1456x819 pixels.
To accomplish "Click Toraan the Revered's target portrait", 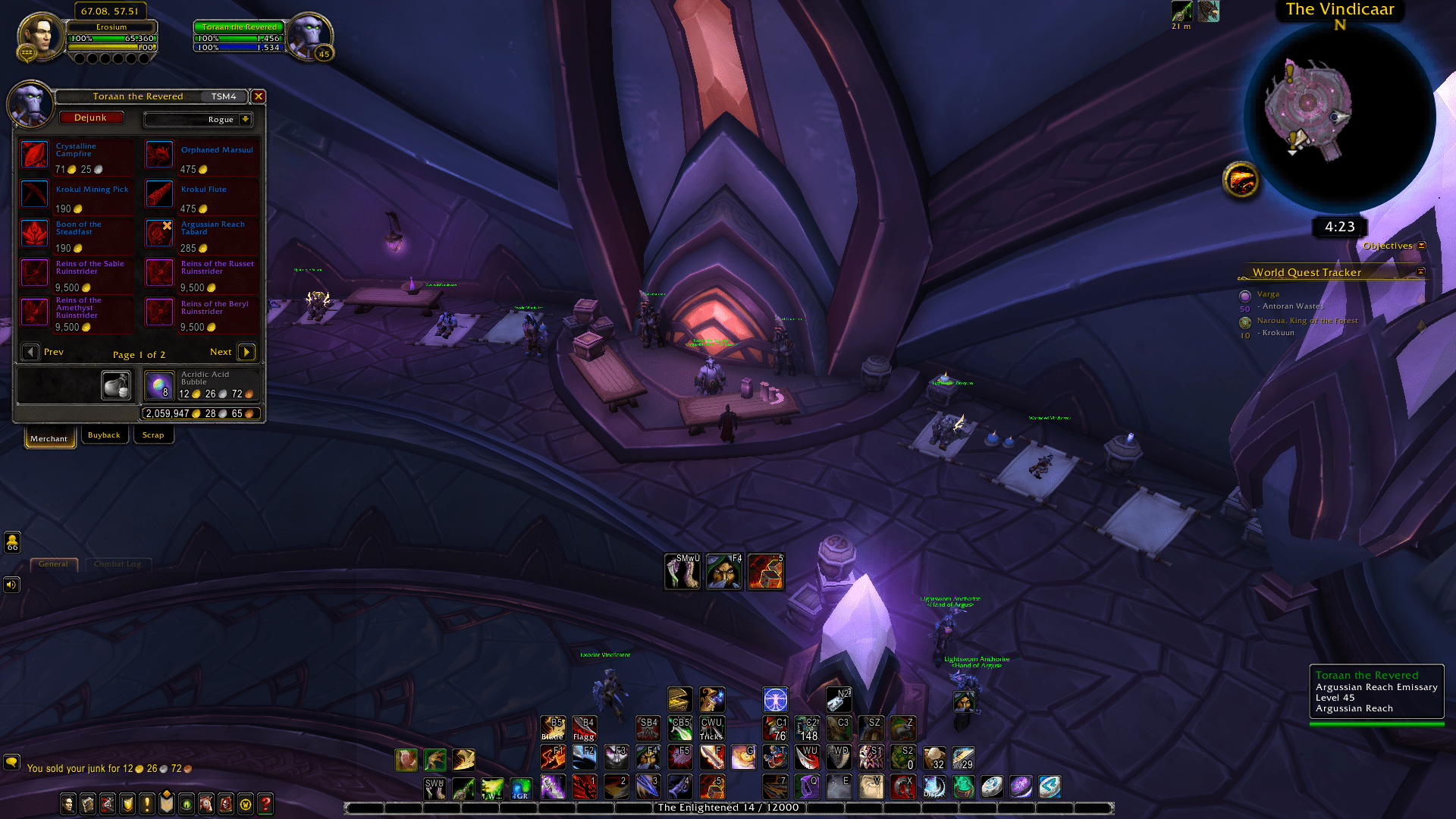I will 312,36.
